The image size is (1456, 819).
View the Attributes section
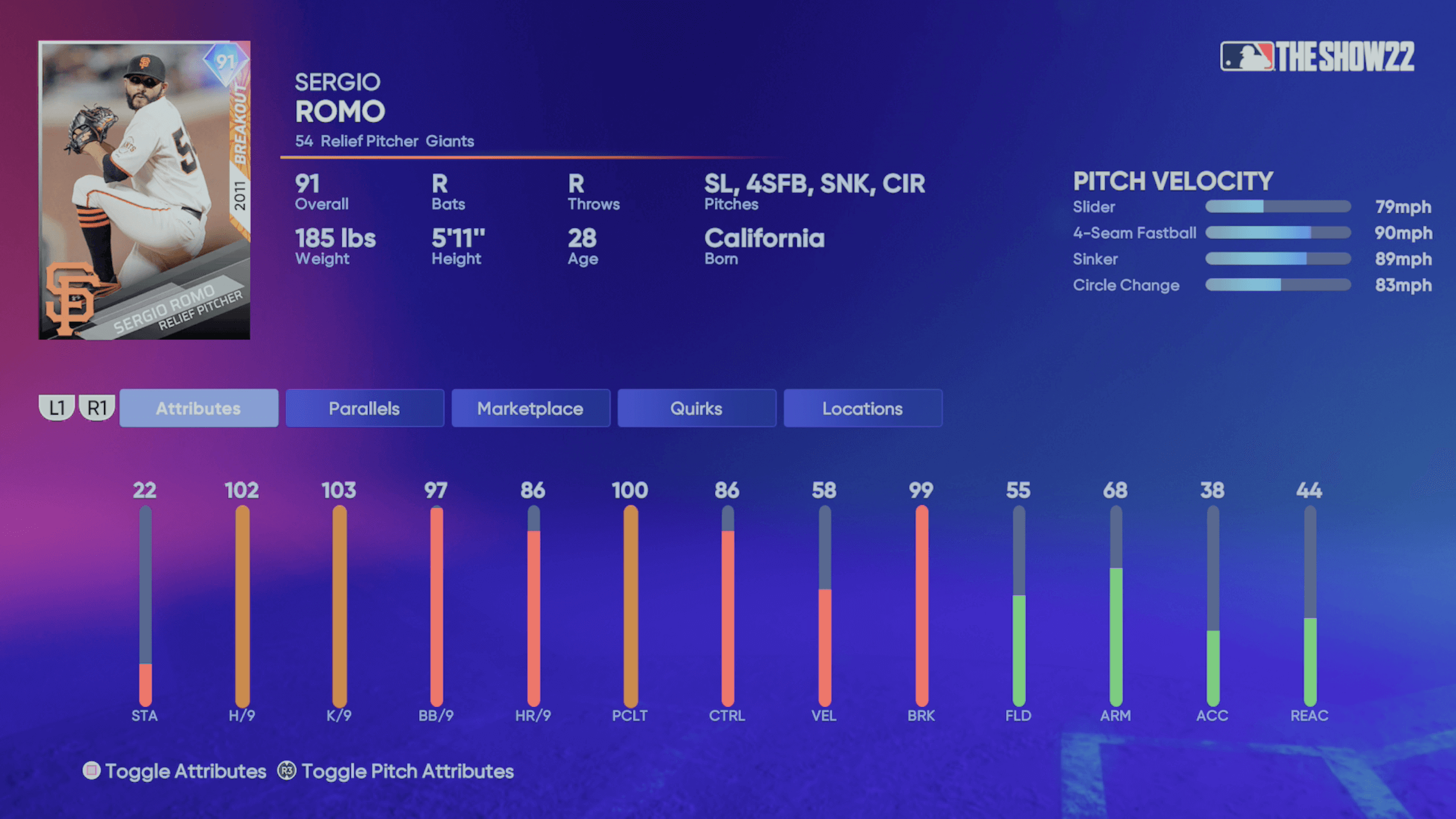199,407
